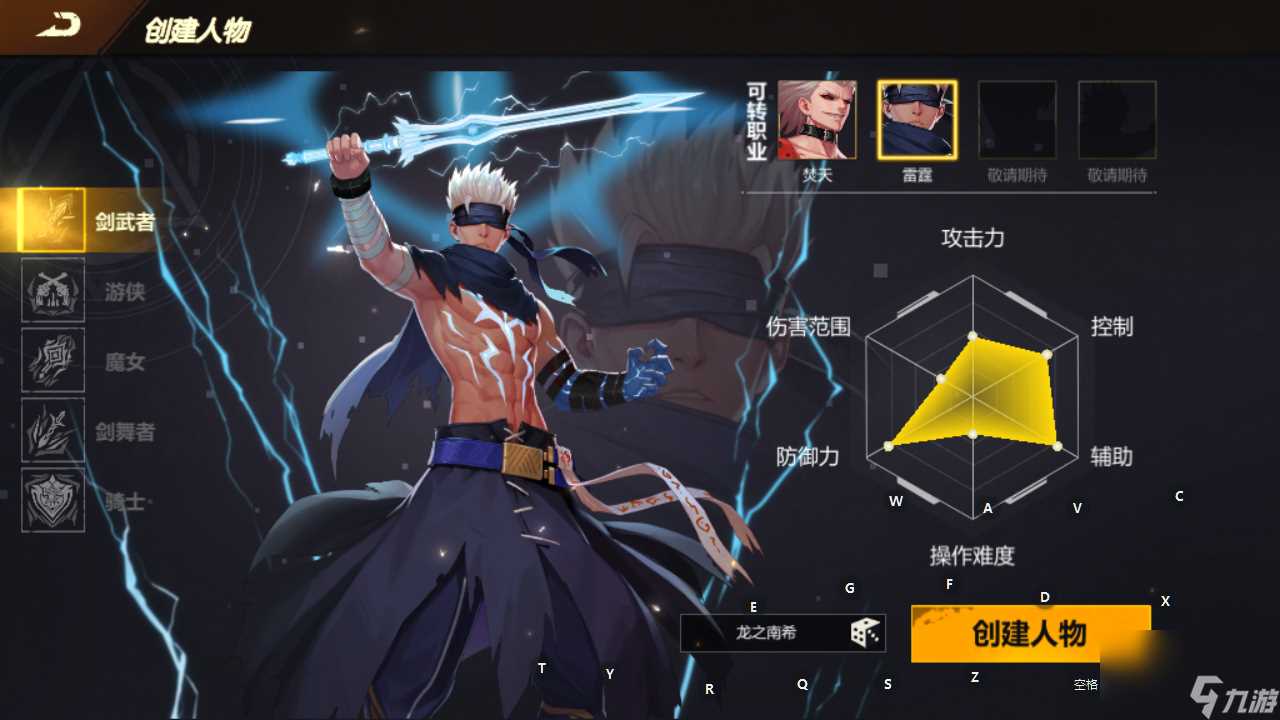Select the 焚天 advancement portrait
Screen dimensions: 1280x720
[816, 117]
